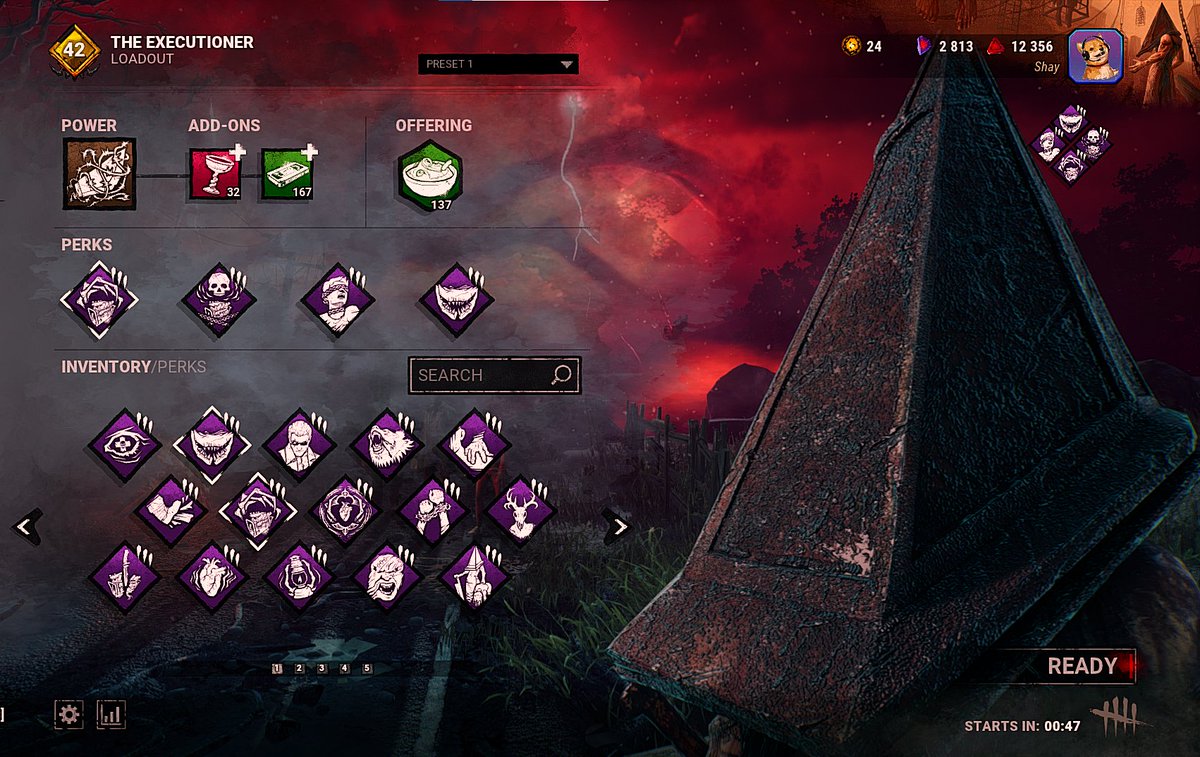Jump to inventory page 3
The width and height of the screenshot is (1200, 757).
322,668
